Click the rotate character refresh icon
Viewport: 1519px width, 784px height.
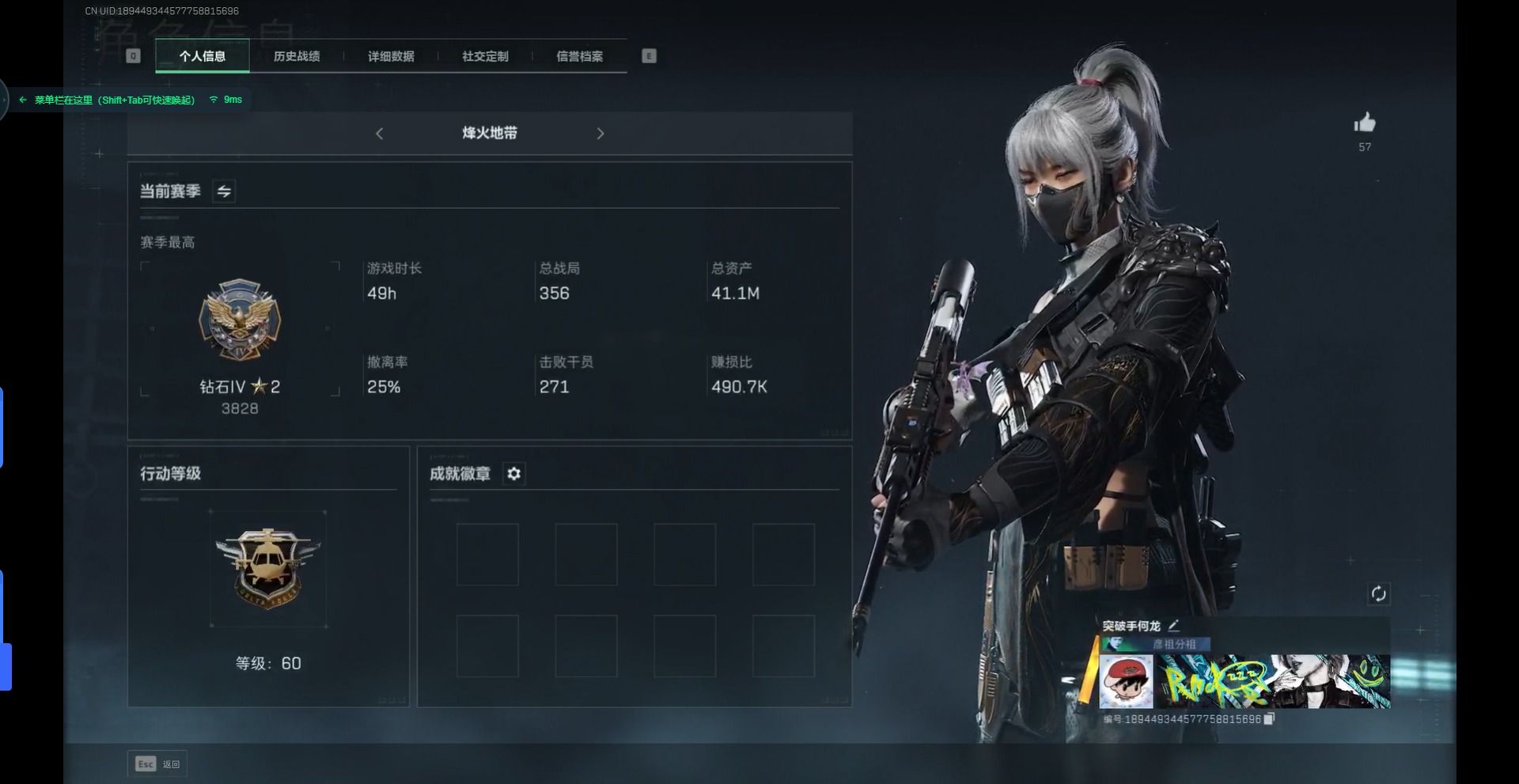[x=1378, y=594]
